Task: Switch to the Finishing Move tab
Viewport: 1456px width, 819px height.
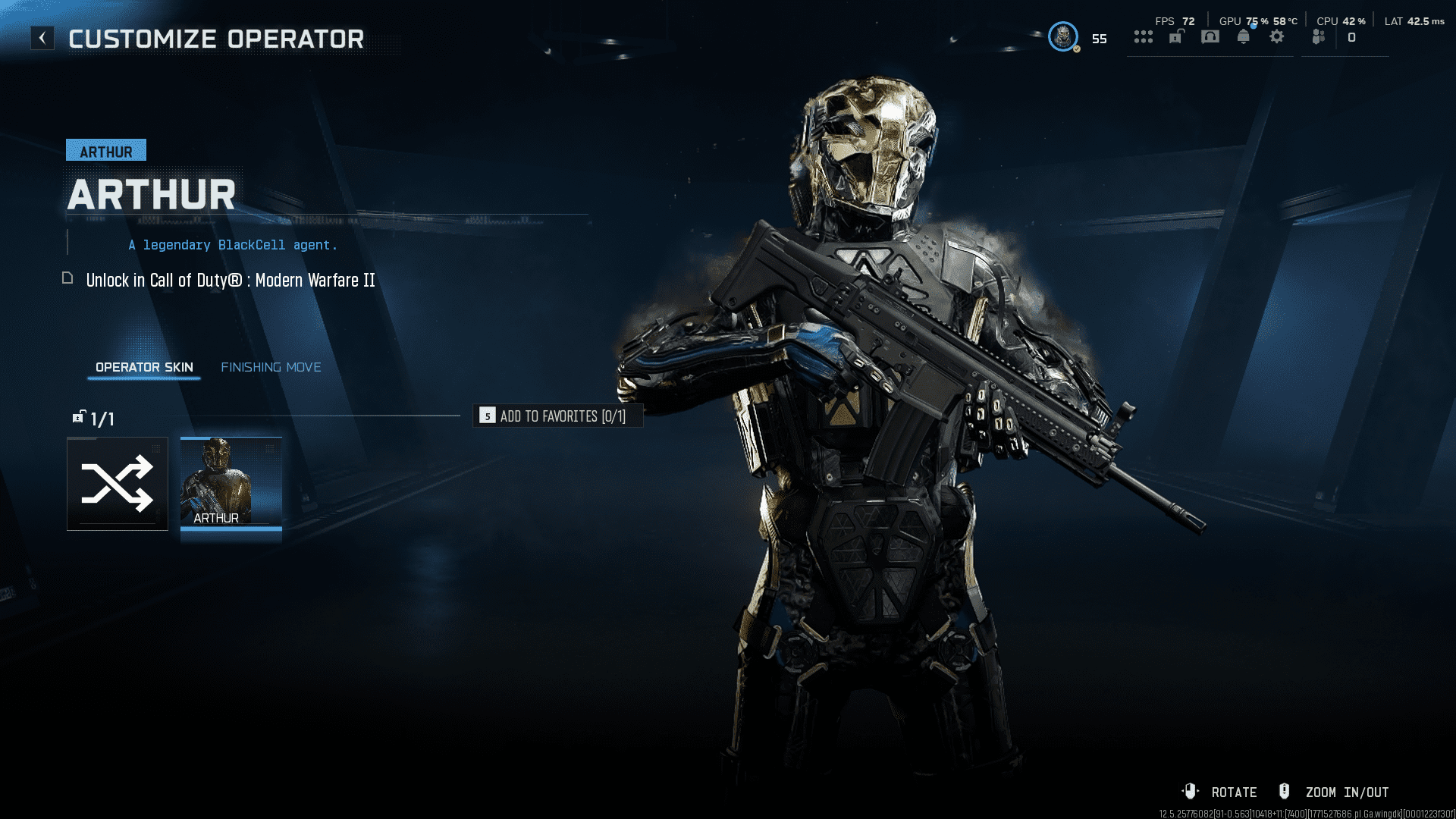Action: pyautogui.click(x=271, y=367)
